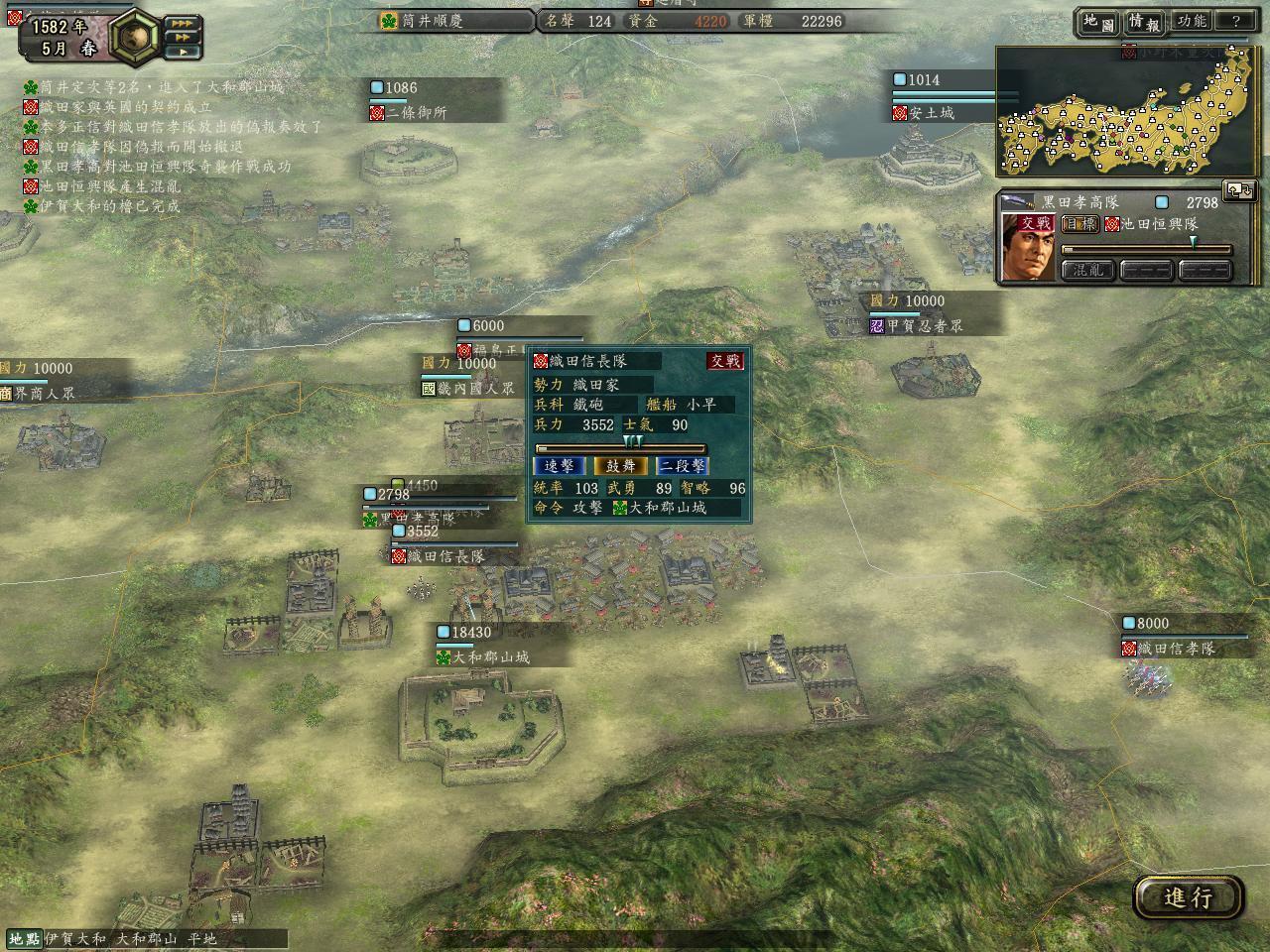Open the question mark help button

(1235, 21)
